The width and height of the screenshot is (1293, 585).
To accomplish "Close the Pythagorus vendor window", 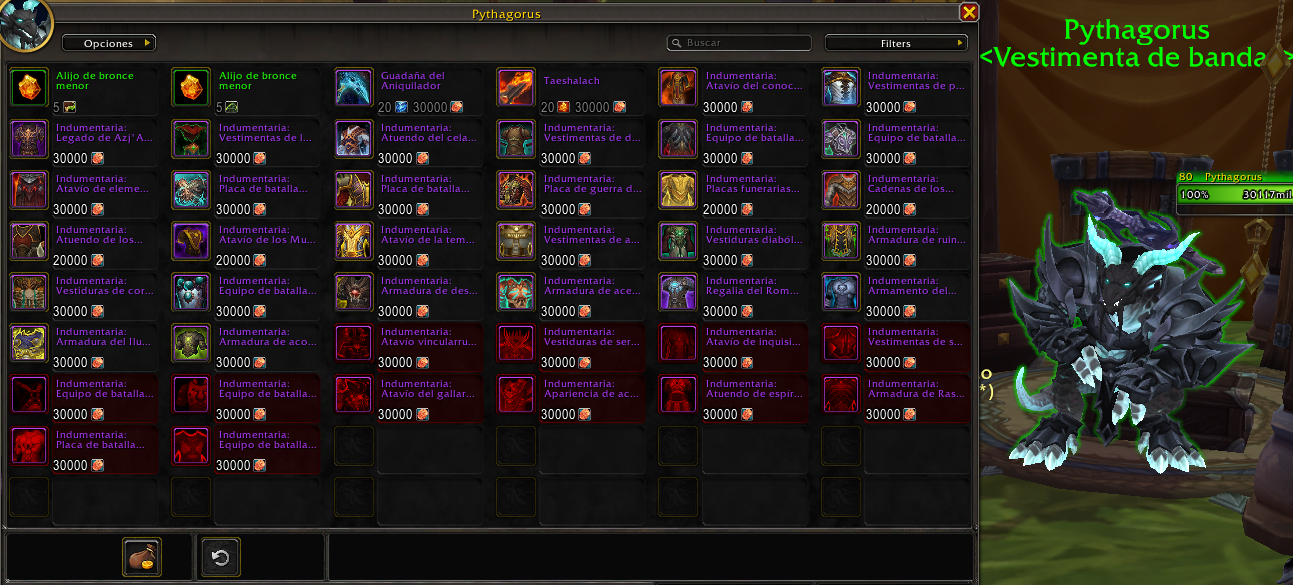I will tap(968, 12).
